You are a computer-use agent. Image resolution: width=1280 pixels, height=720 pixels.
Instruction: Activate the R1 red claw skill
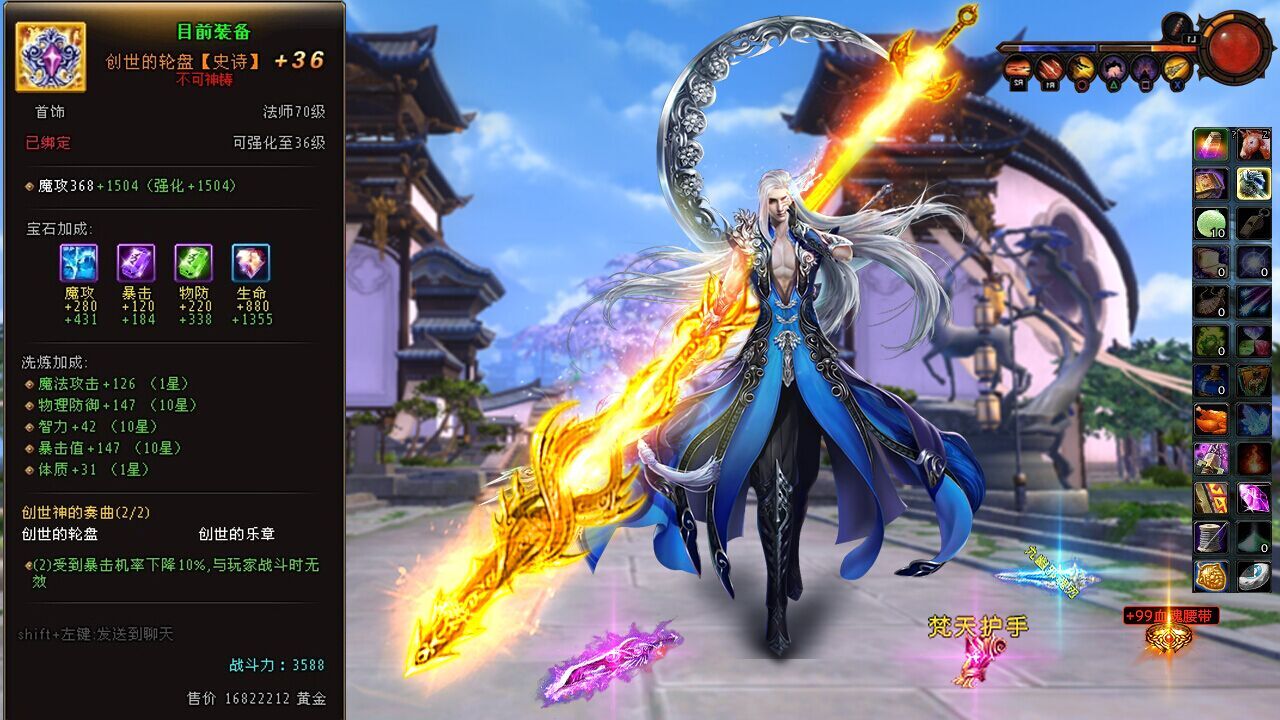pos(1048,67)
